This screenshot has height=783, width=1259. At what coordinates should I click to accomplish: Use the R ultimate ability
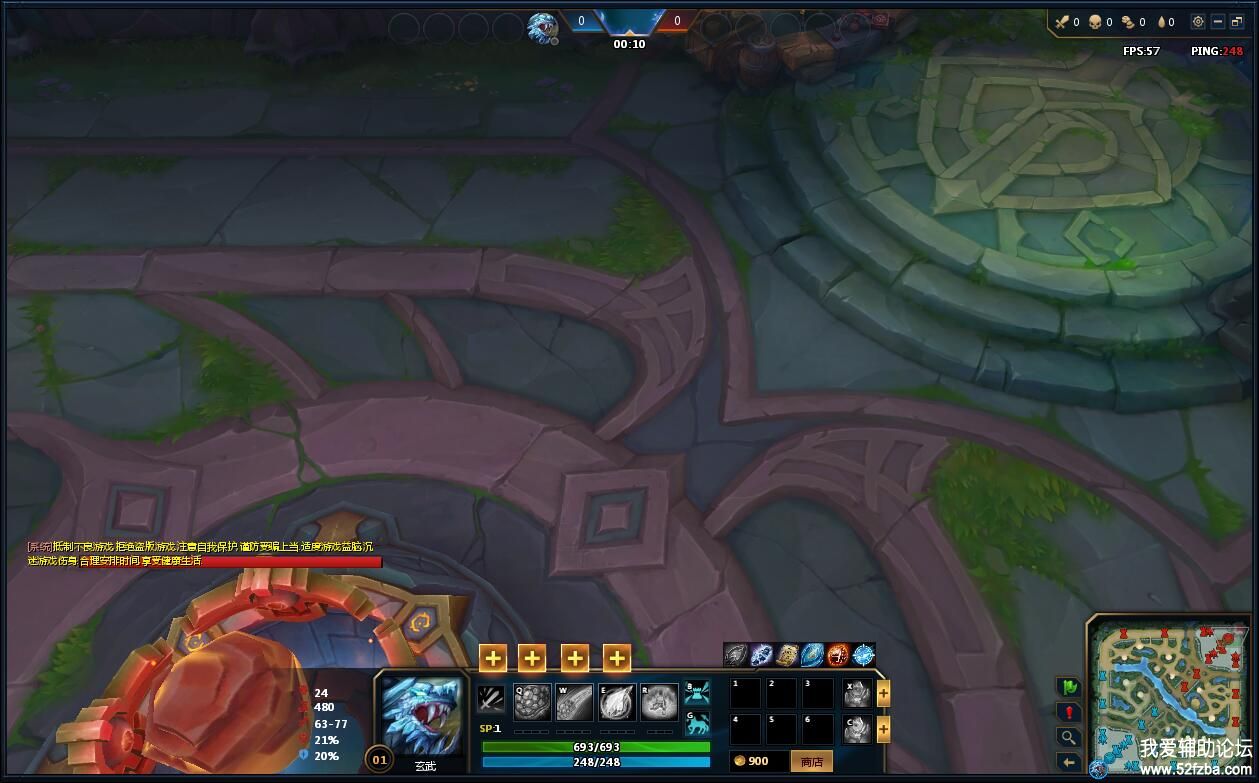(659, 702)
